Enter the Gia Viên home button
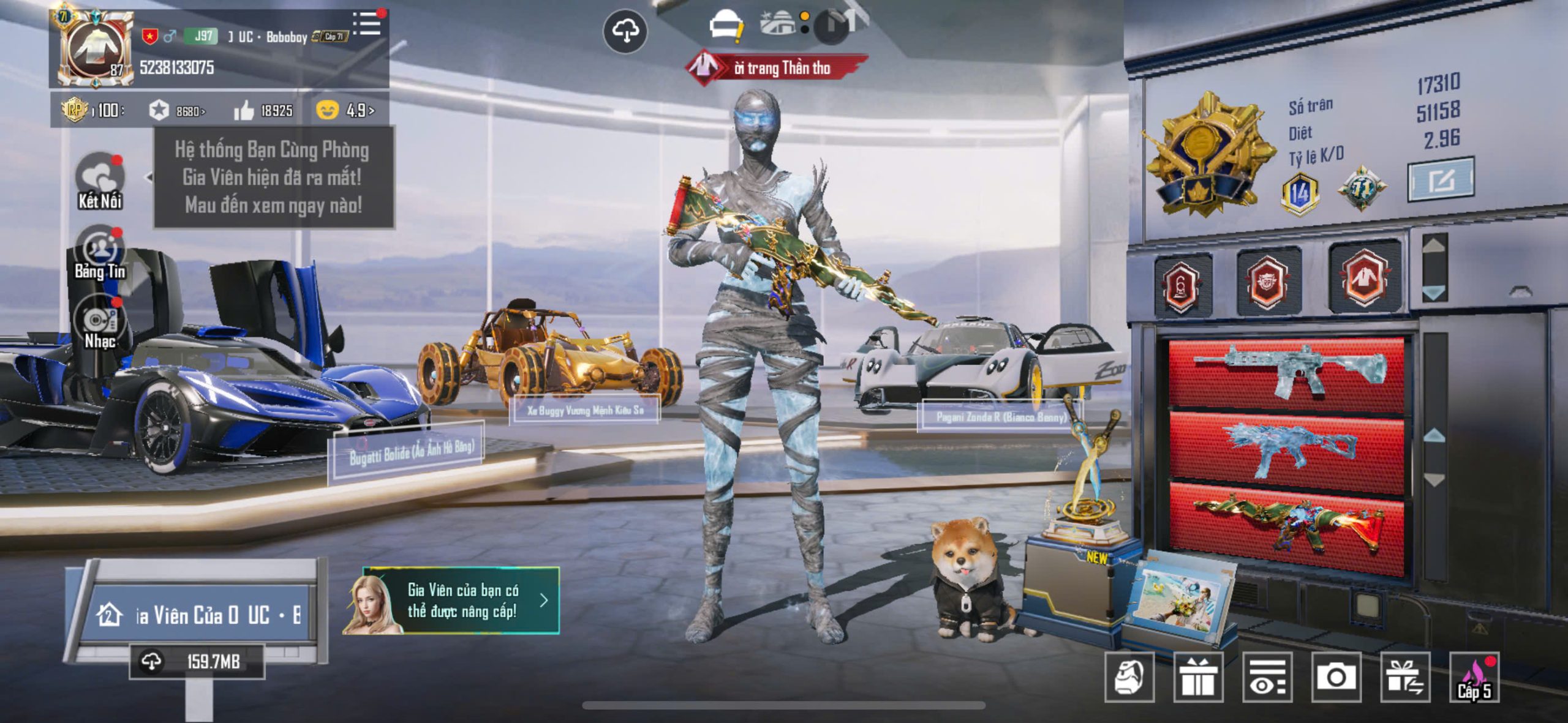Screen dimensions: 1568x723 pyautogui.click(x=197, y=615)
